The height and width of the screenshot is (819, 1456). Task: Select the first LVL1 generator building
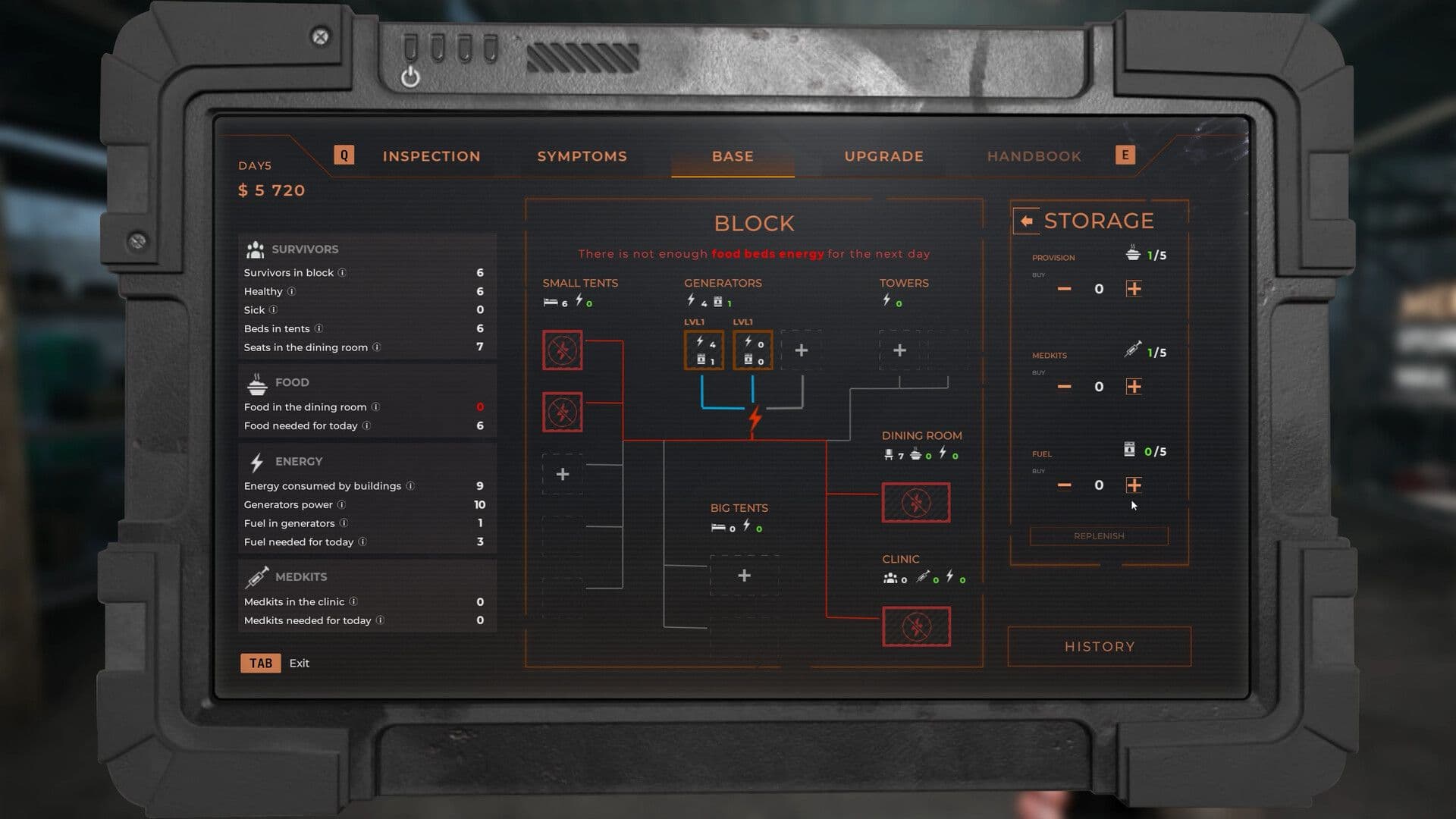703,350
